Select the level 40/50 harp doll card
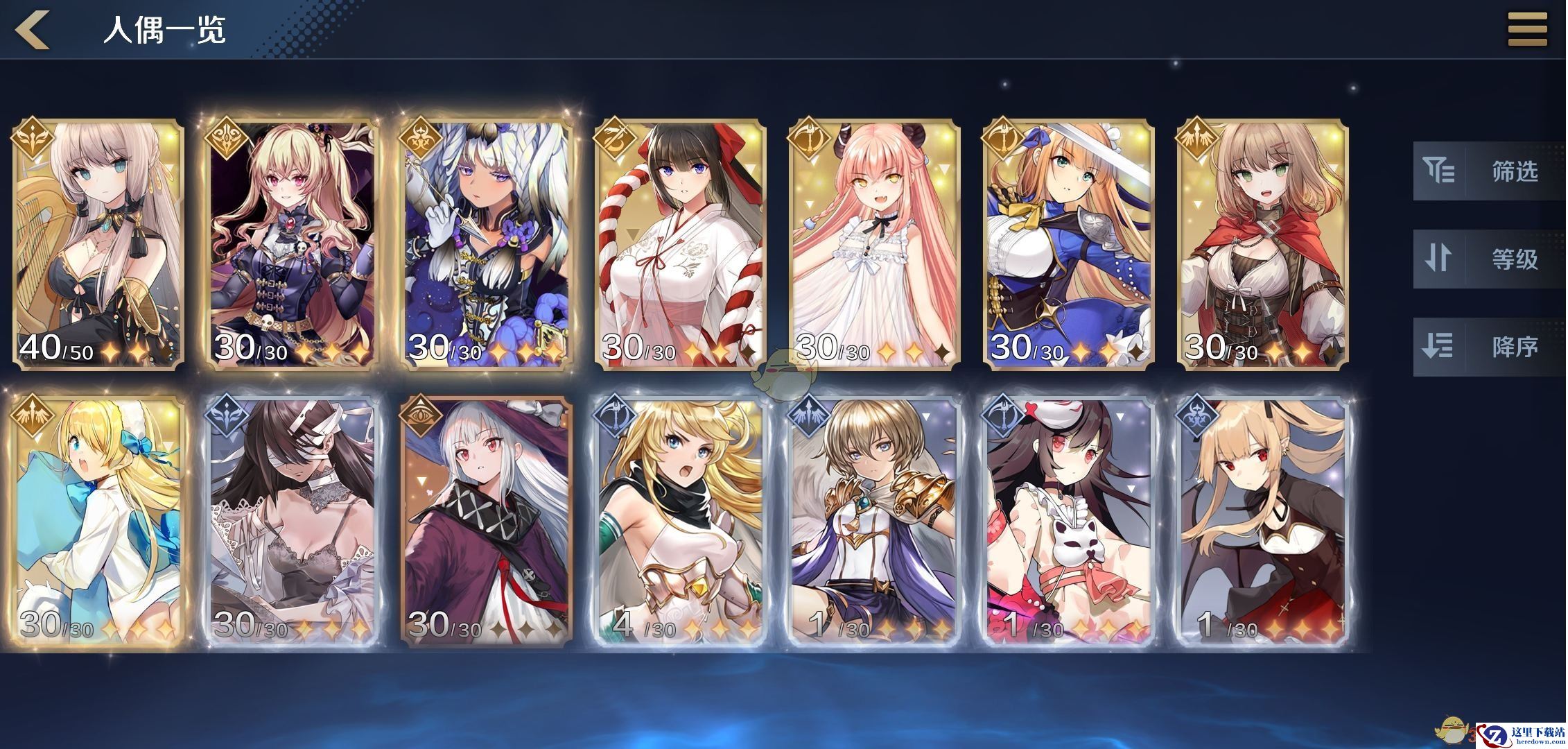Screen dimensions: 1568x749 click(x=98, y=244)
